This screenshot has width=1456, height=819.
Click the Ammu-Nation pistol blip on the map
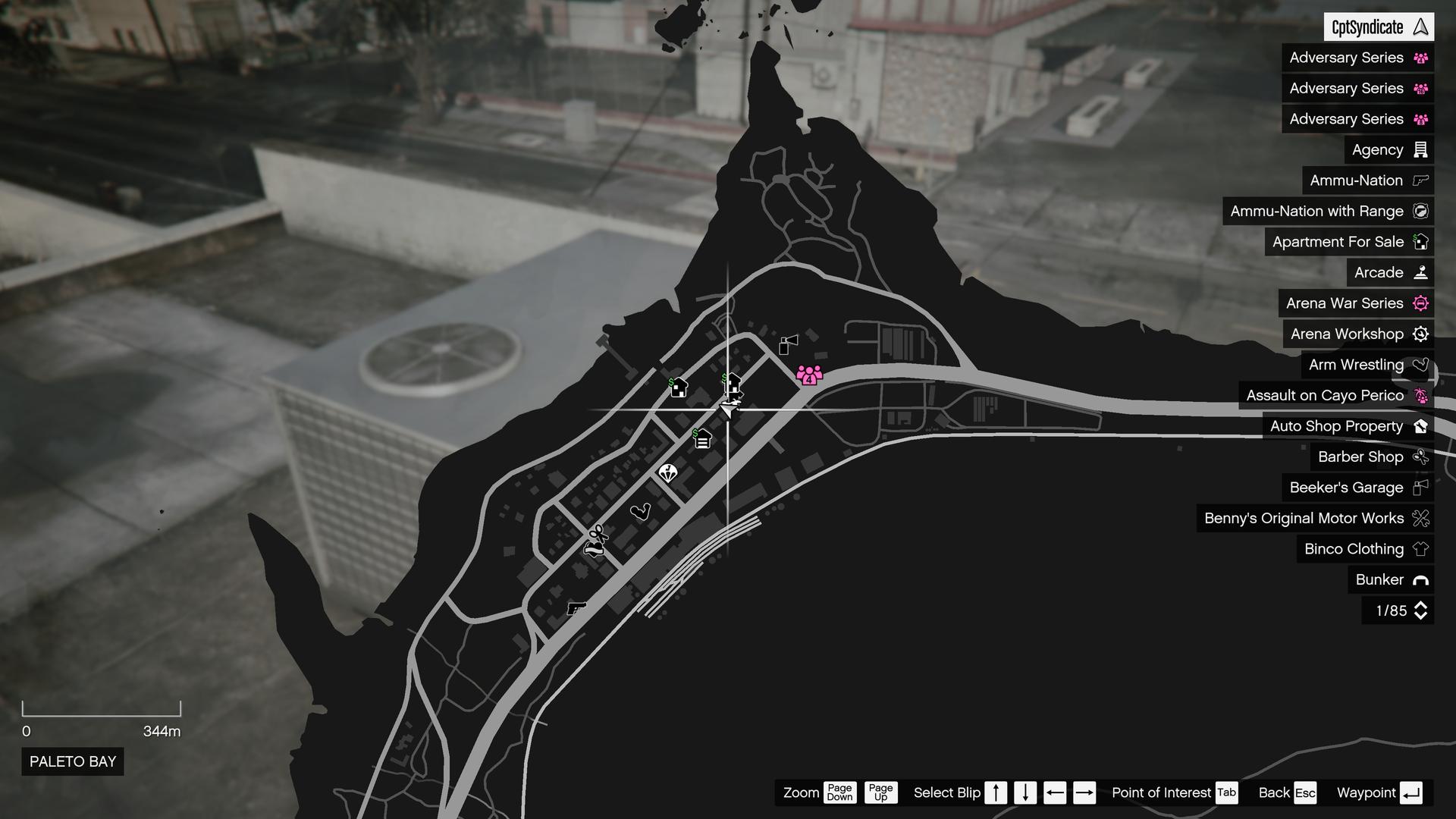pyautogui.click(x=575, y=607)
